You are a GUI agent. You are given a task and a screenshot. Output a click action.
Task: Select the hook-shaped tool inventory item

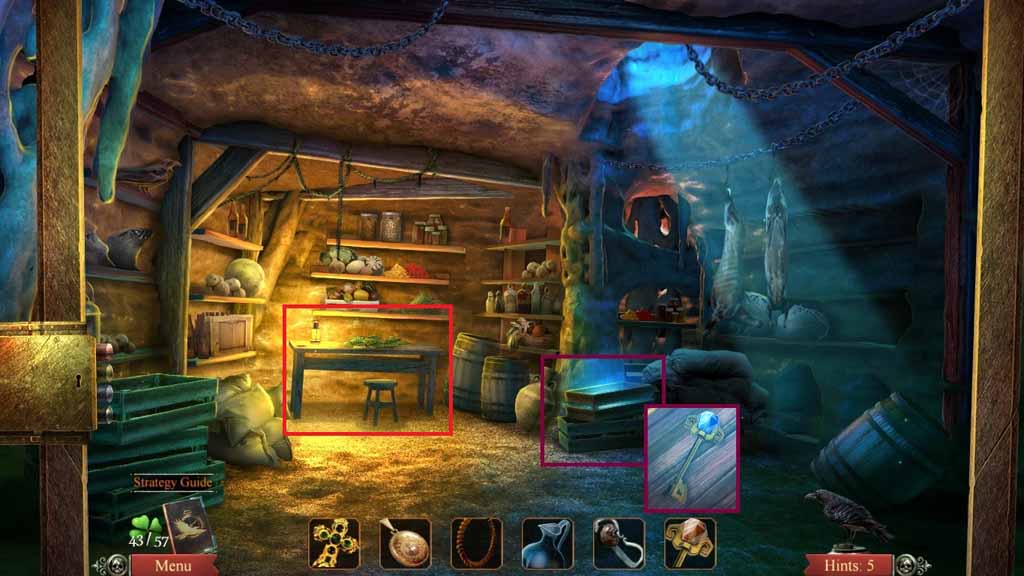point(618,543)
